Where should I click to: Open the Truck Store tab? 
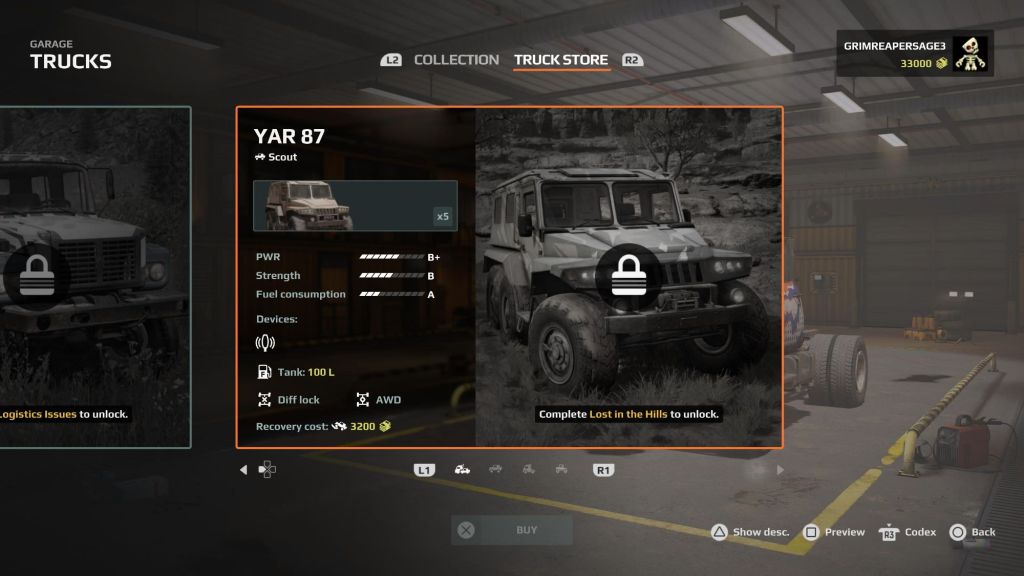coord(560,60)
